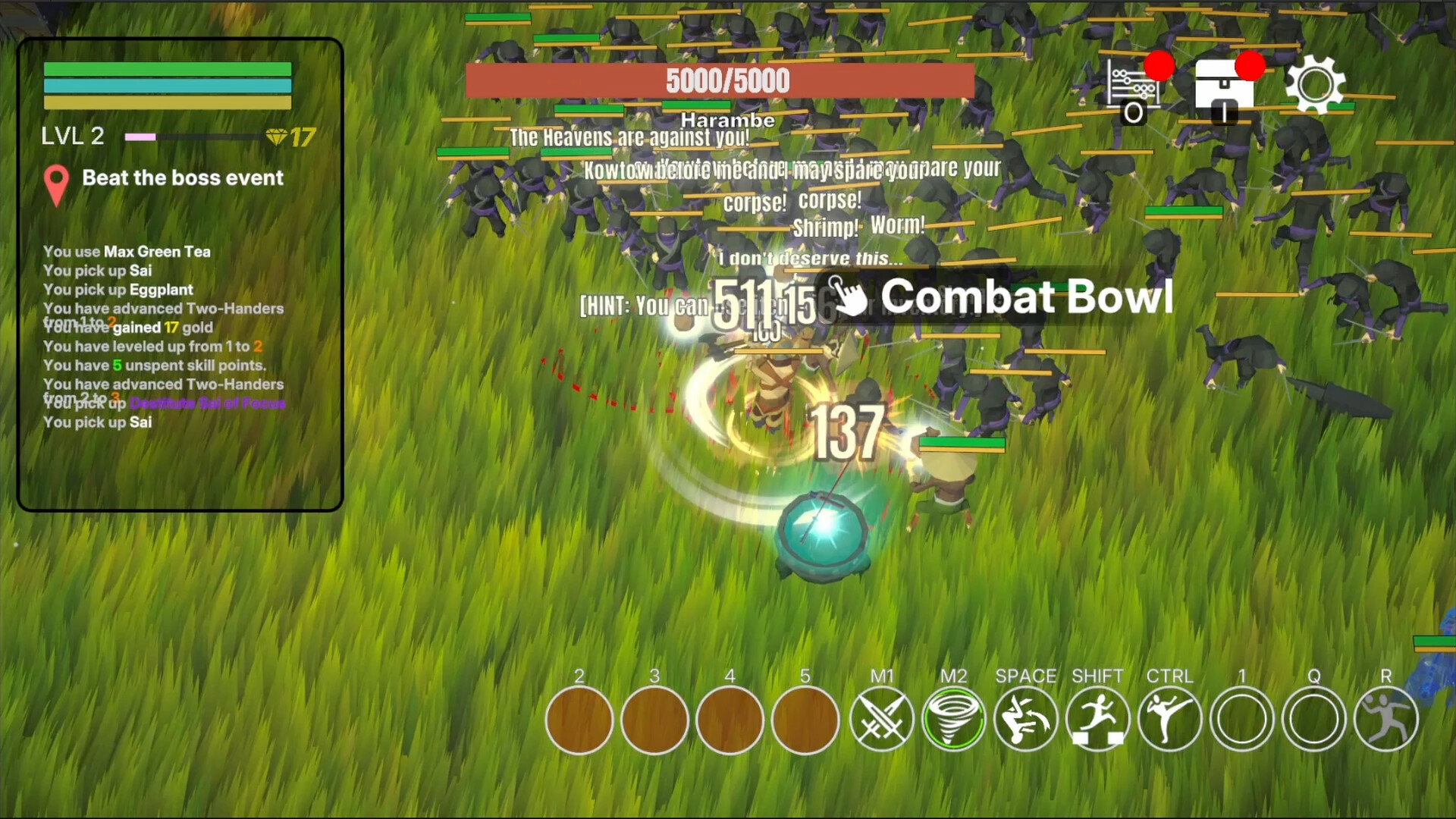
Task: Select the M1 crossed swords attack
Action: coord(880,719)
